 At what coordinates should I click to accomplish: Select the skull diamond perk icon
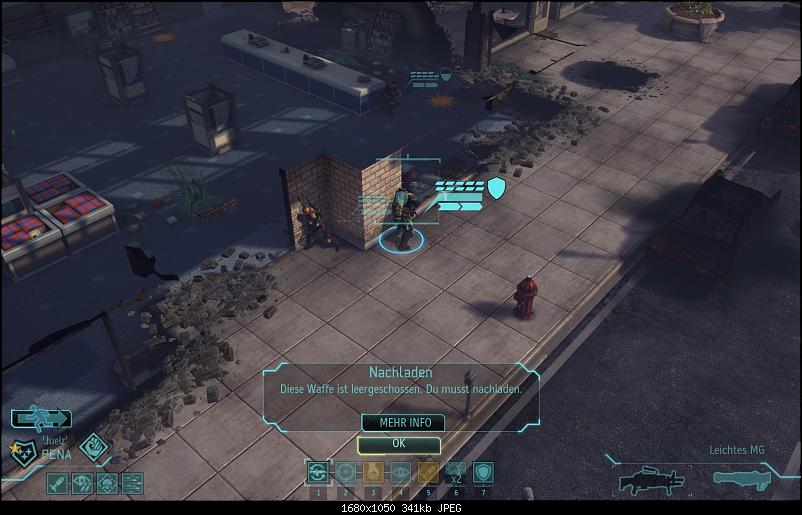pyautogui.click(x=107, y=484)
